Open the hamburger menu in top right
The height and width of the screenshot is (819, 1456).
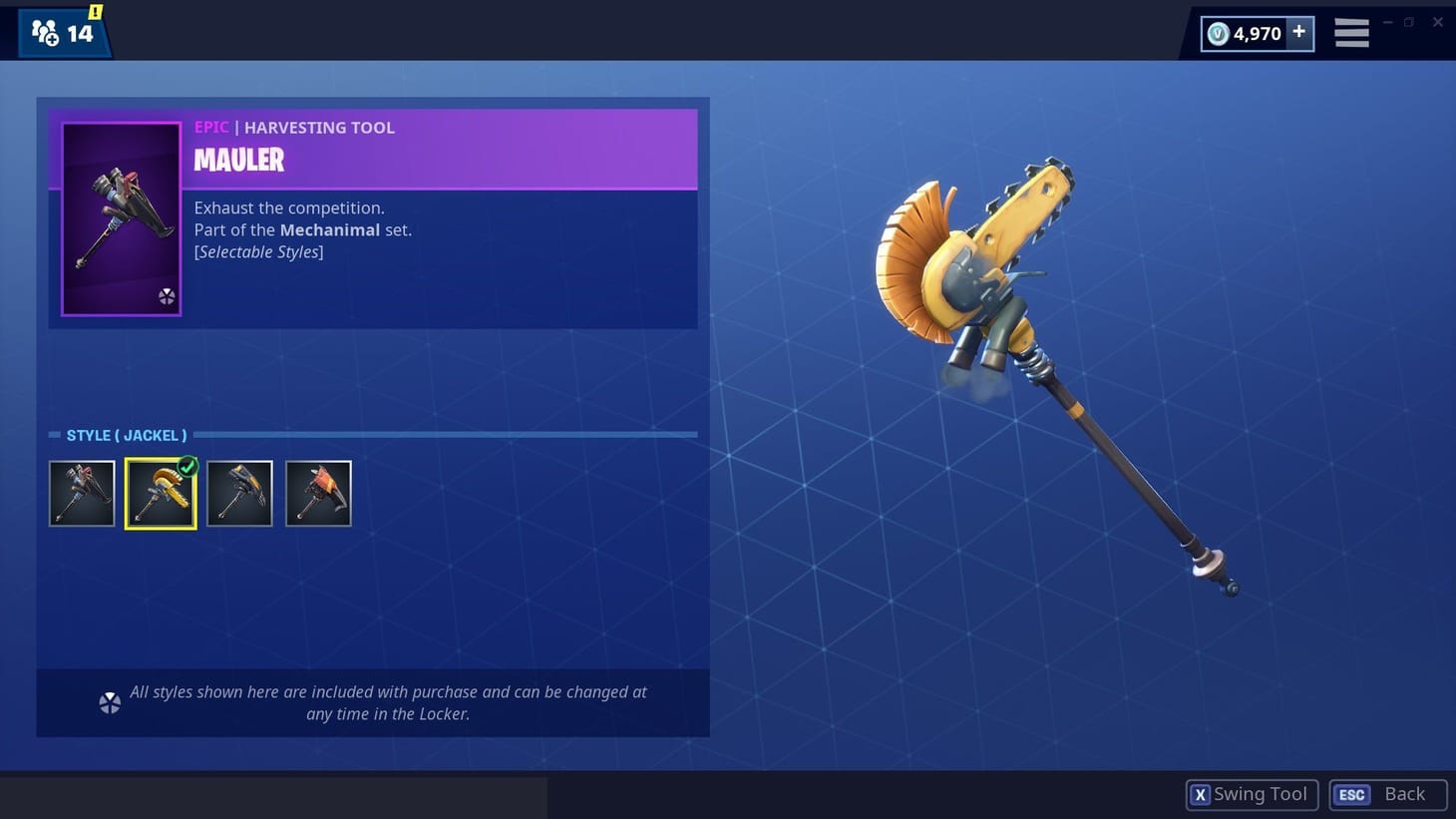[x=1351, y=33]
